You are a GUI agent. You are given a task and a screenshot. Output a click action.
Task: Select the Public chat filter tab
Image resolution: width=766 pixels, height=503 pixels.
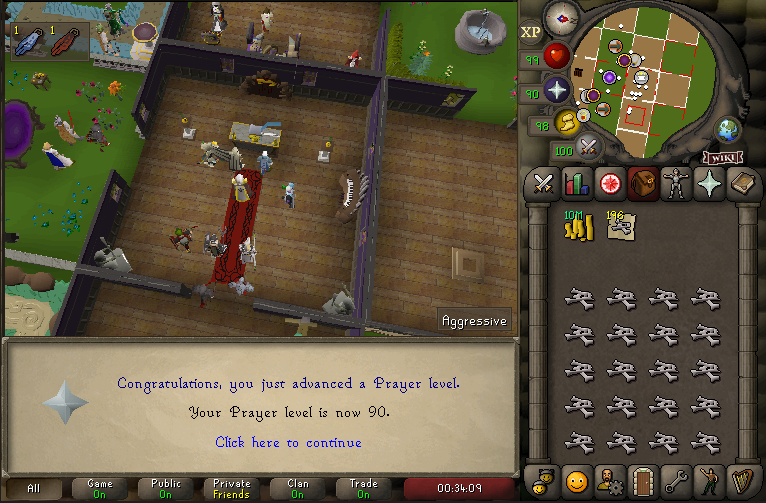pos(166,488)
